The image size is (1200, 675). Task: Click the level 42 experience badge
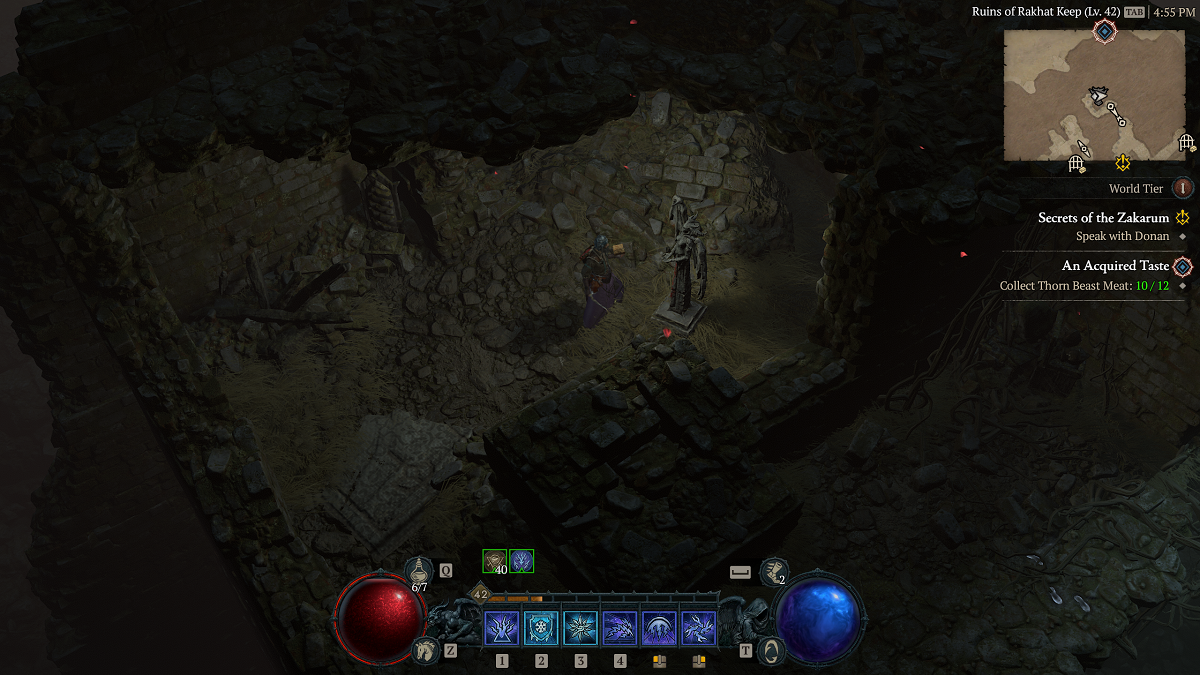pyautogui.click(x=480, y=594)
